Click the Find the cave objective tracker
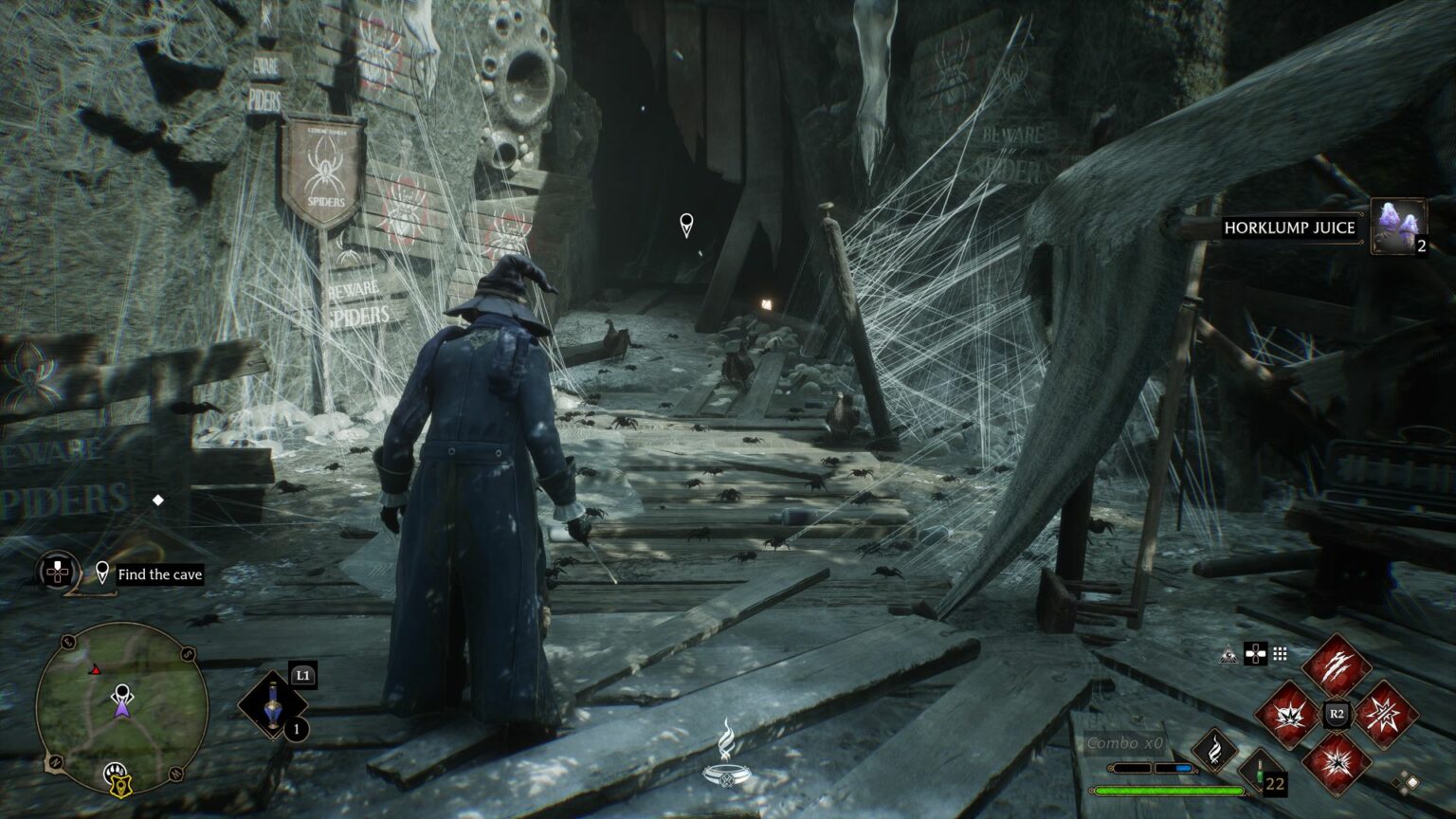This screenshot has height=819, width=1456. pyautogui.click(x=159, y=574)
